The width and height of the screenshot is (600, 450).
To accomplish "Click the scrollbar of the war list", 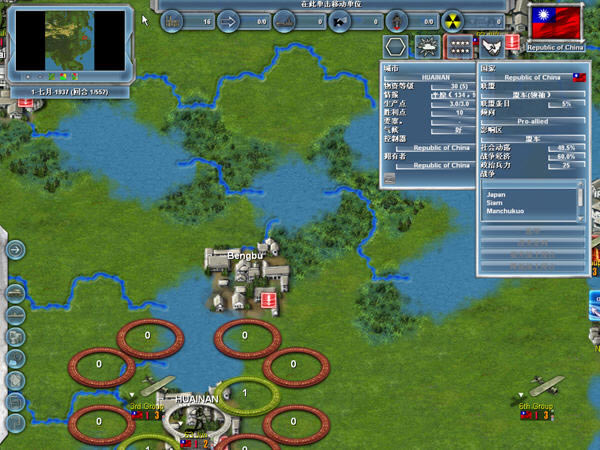I will pyautogui.click(x=580, y=201).
